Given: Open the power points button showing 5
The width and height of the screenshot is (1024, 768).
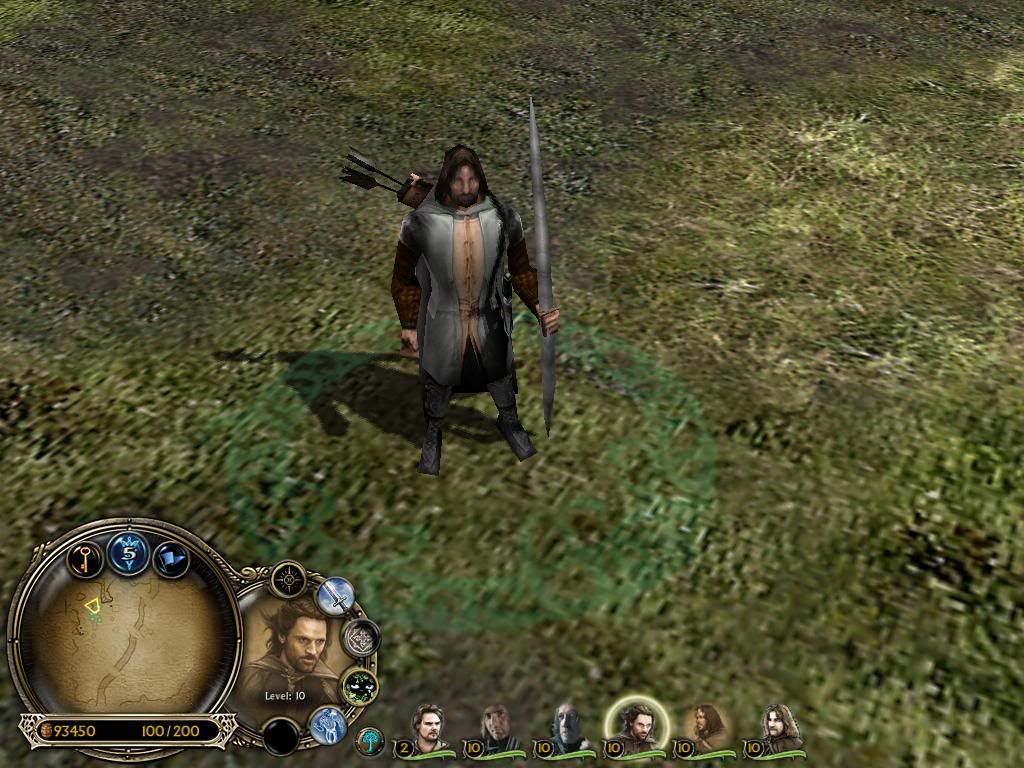Looking at the screenshot, I should click(129, 551).
